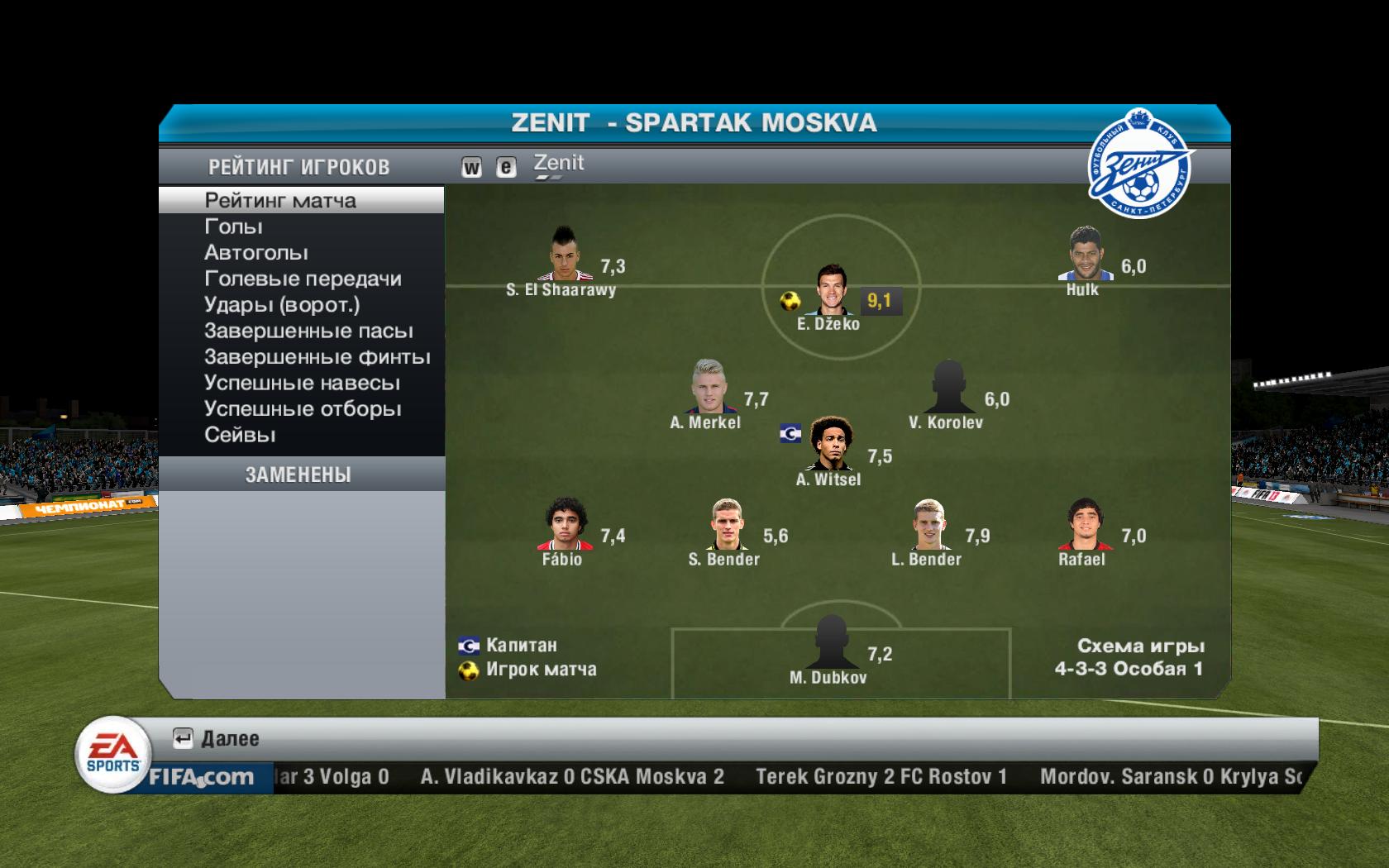Select Удары (ворот.) entry
The image size is (1389, 868).
pyautogui.click(x=282, y=304)
